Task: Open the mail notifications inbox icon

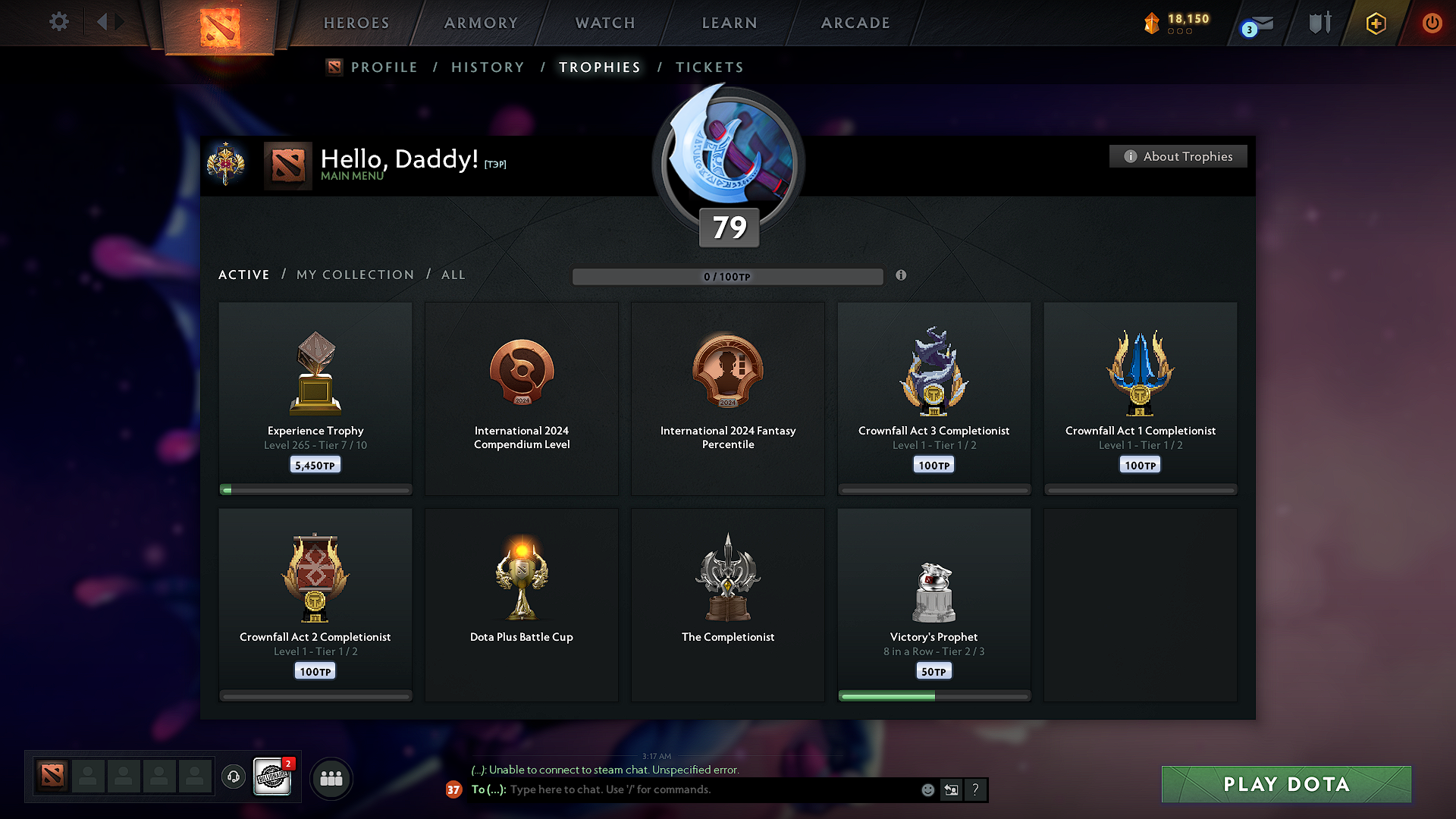Action: 1257,23
